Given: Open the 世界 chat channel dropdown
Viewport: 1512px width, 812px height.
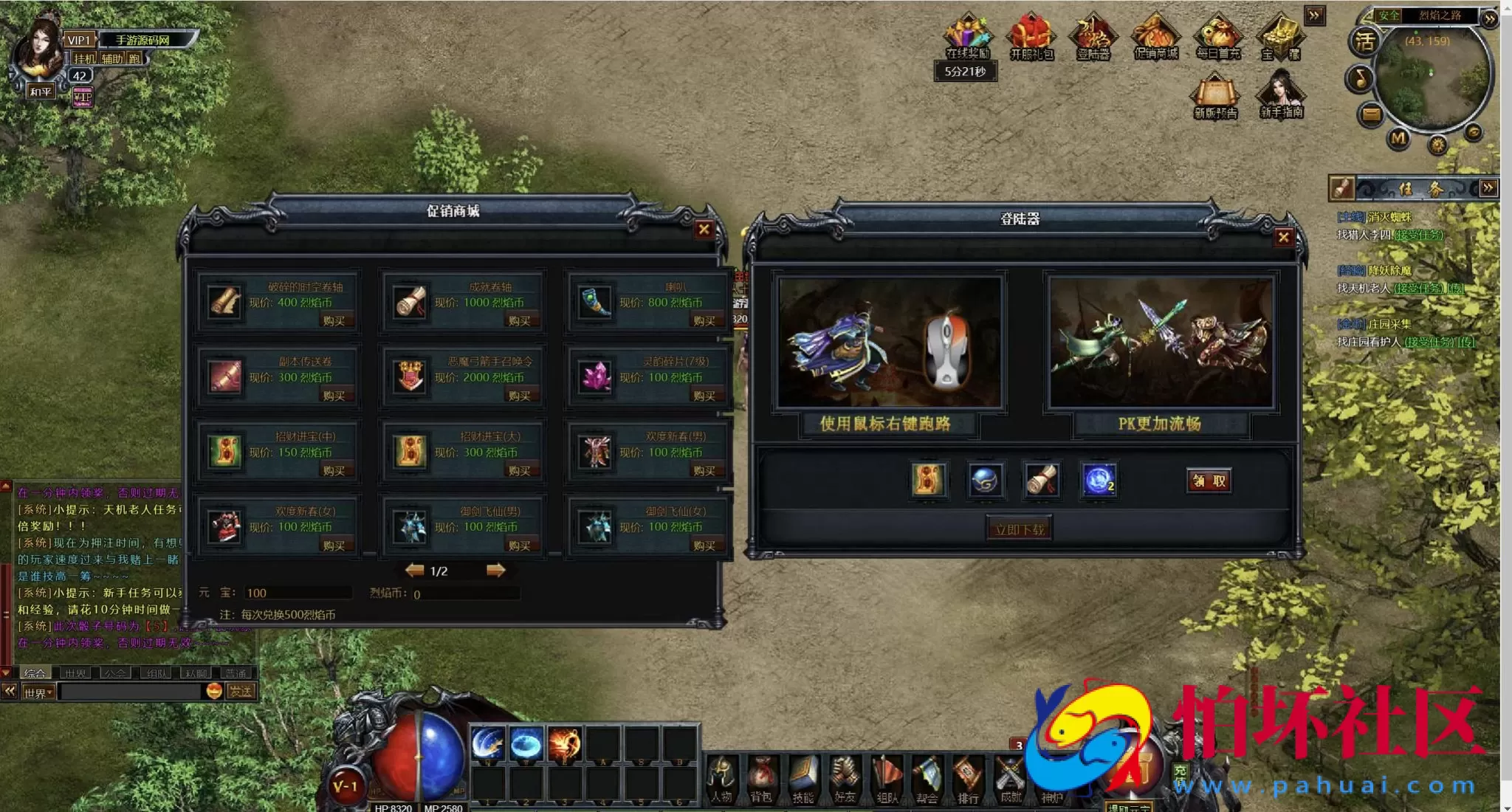Looking at the screenshot, I should coord(38,692).
